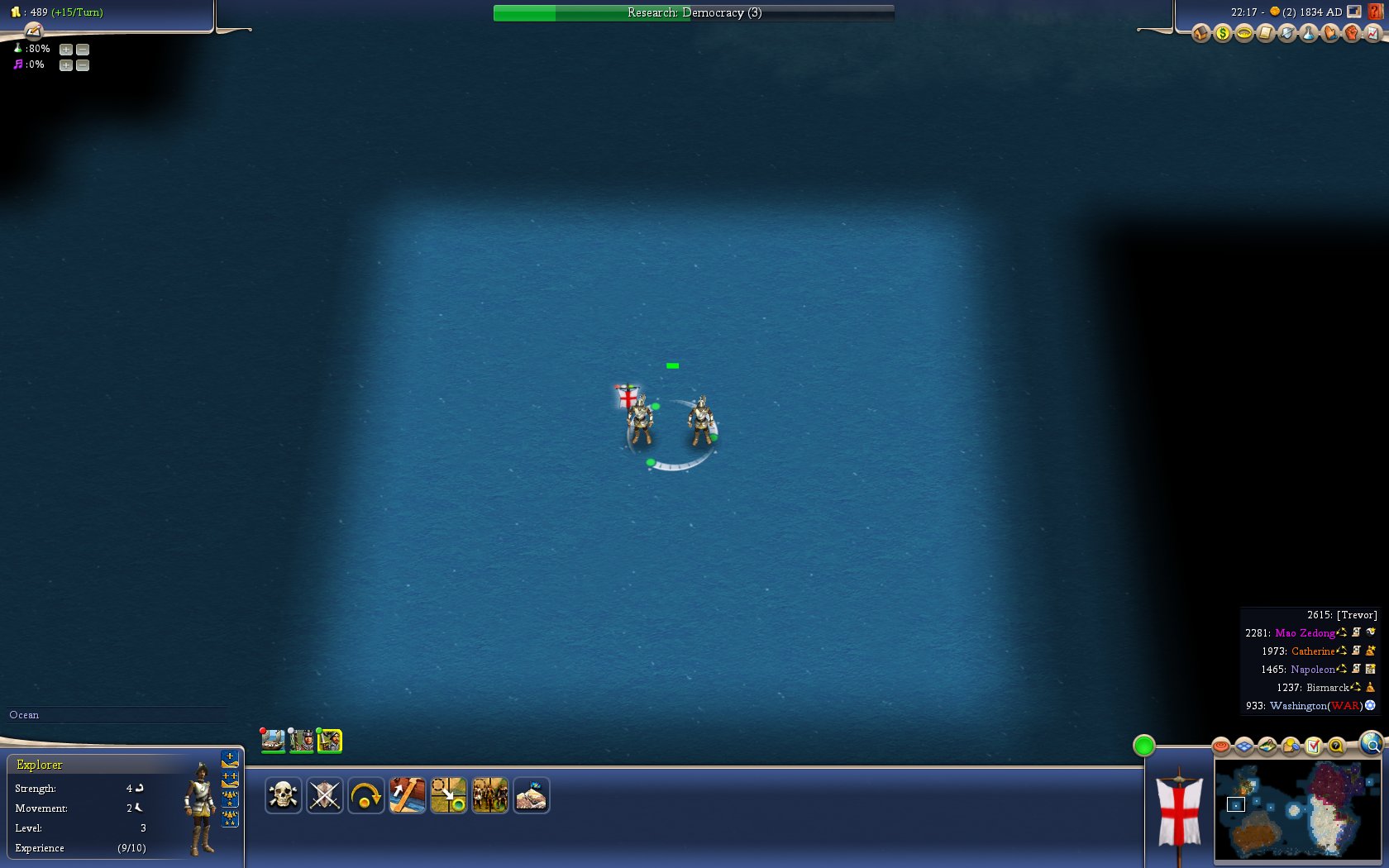Image resolution: width=1389 pixels, height=868 pixels.
Task: Open the Civilopedia question mark book
Action: pos(1376,12)
